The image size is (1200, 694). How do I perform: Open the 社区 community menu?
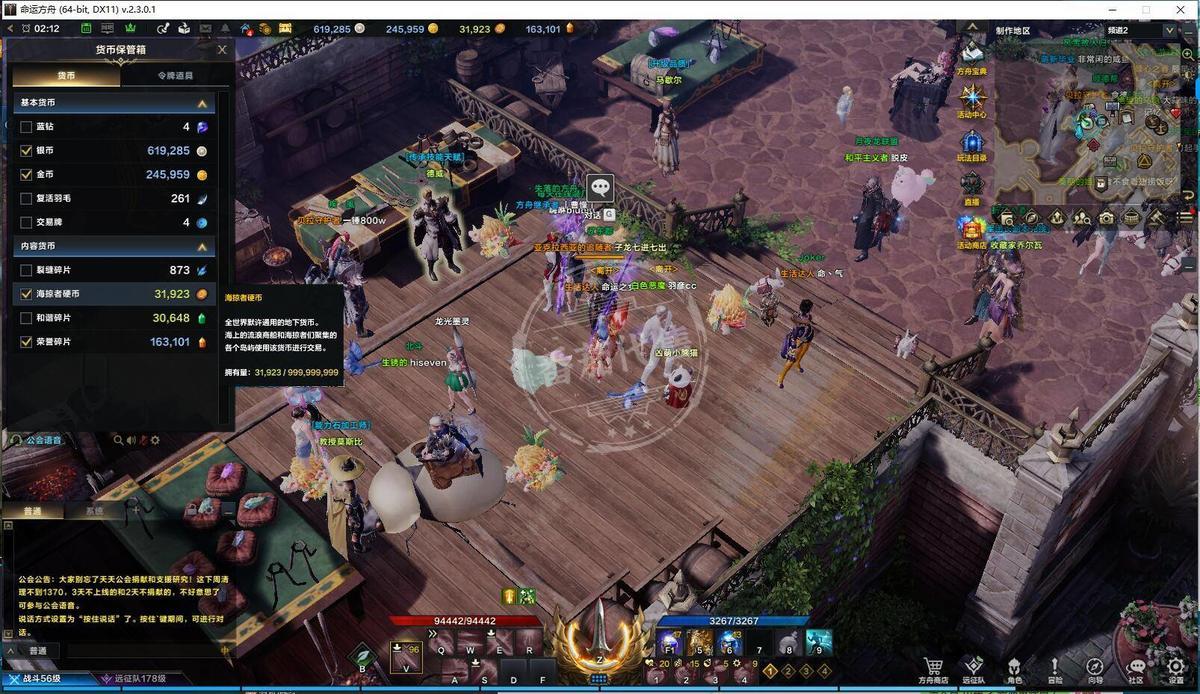click(1135, 668)
